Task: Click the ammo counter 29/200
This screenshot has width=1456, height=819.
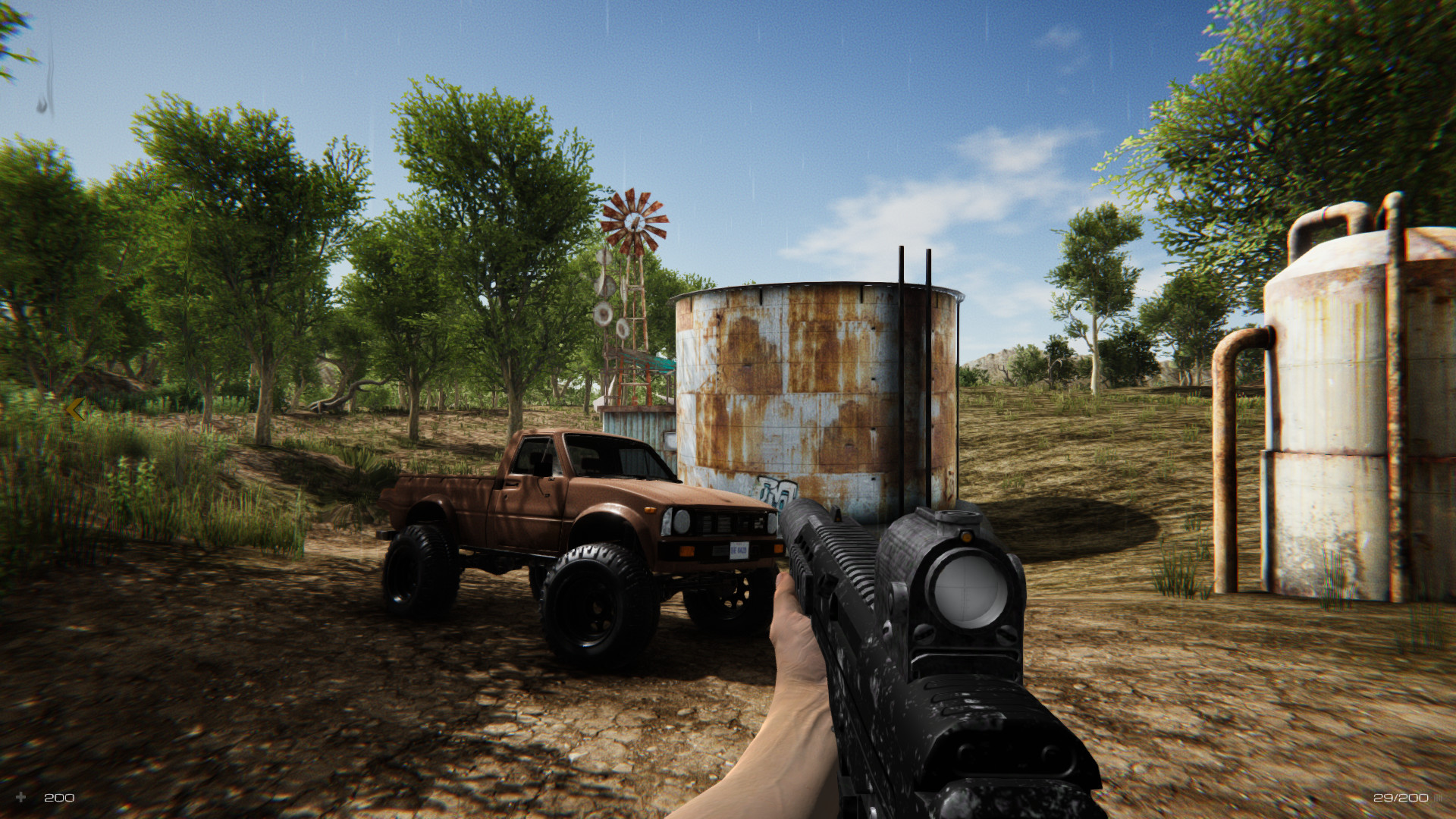Action: coord(1401,798)
